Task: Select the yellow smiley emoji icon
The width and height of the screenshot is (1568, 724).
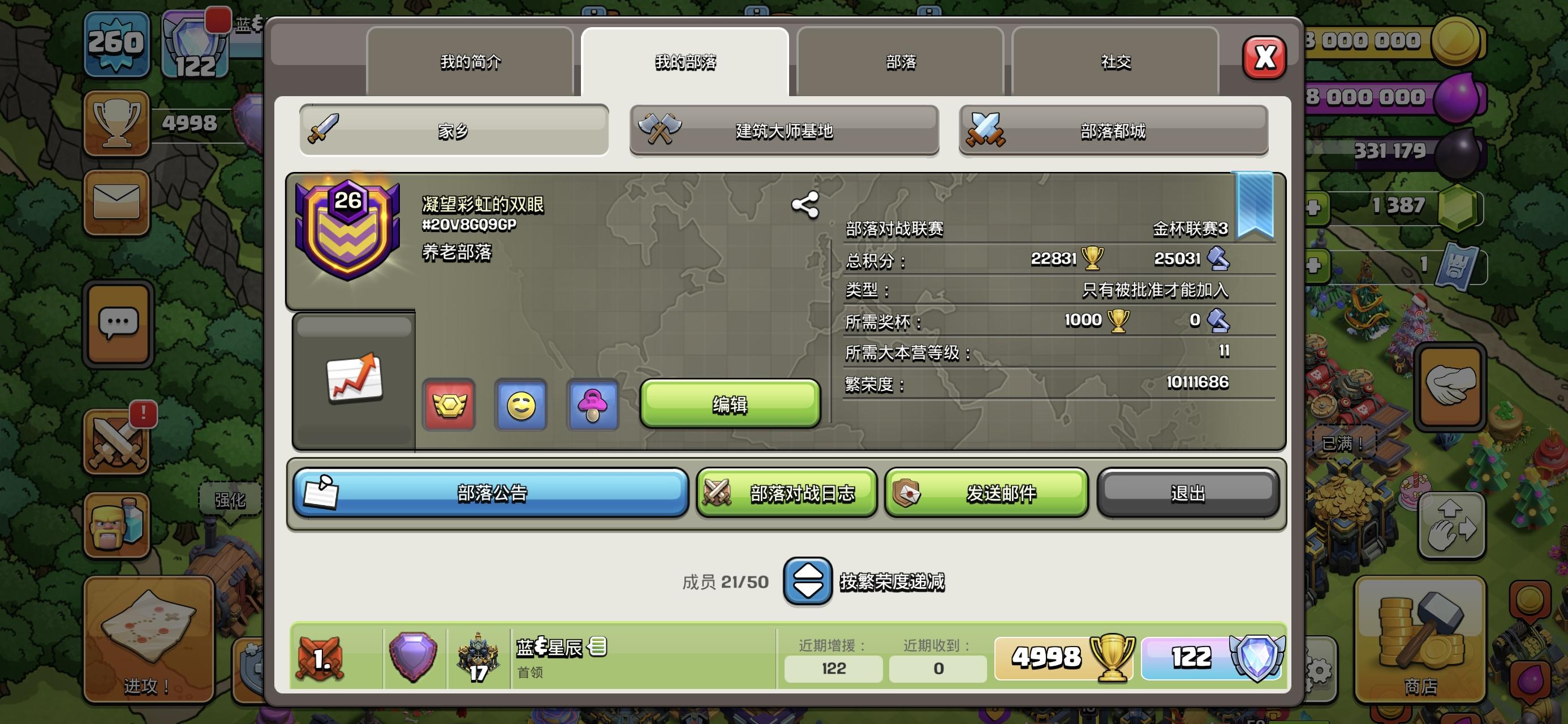Action: tap(520, 405)
